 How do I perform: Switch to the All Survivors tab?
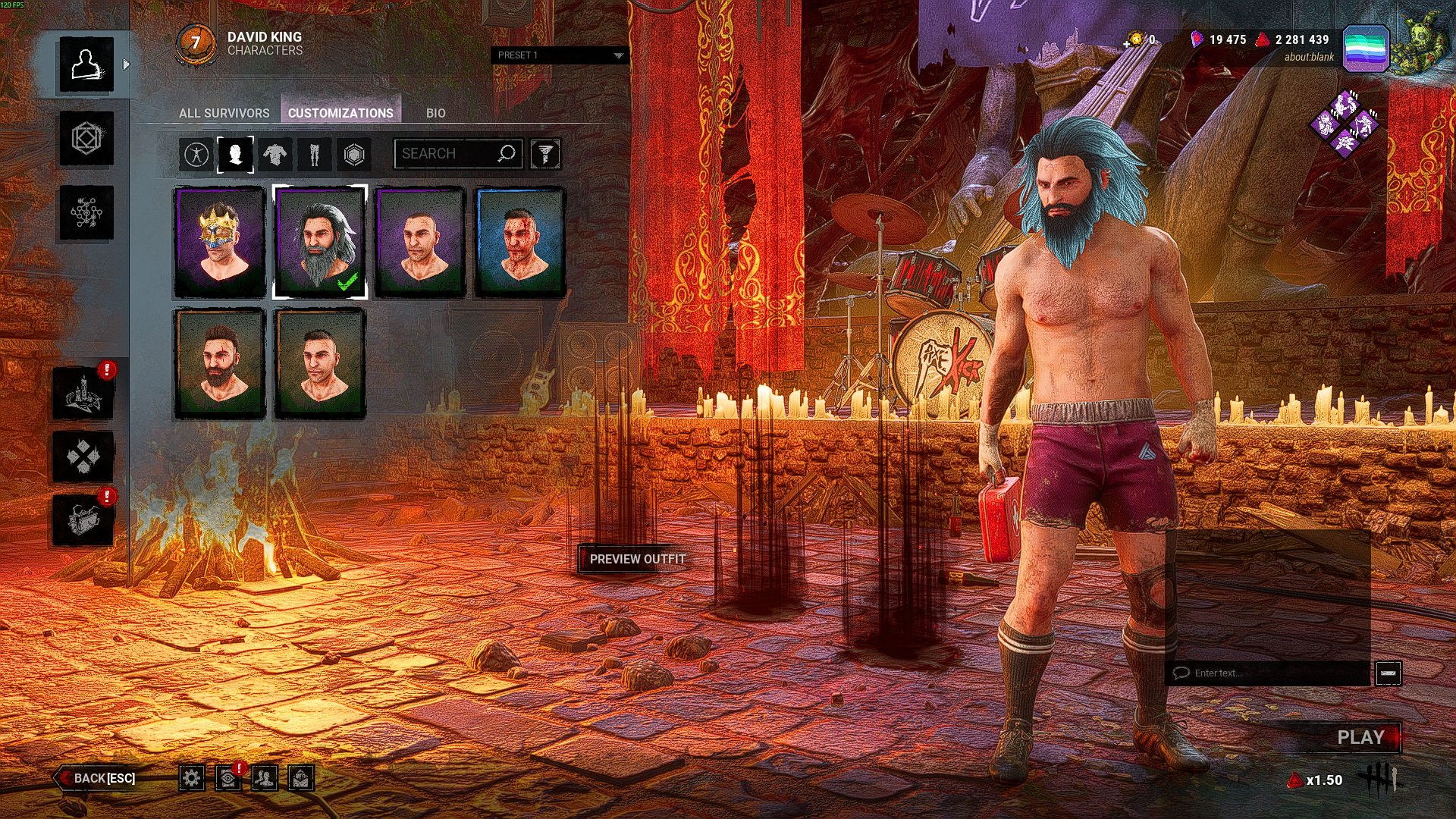coord(224,113)
